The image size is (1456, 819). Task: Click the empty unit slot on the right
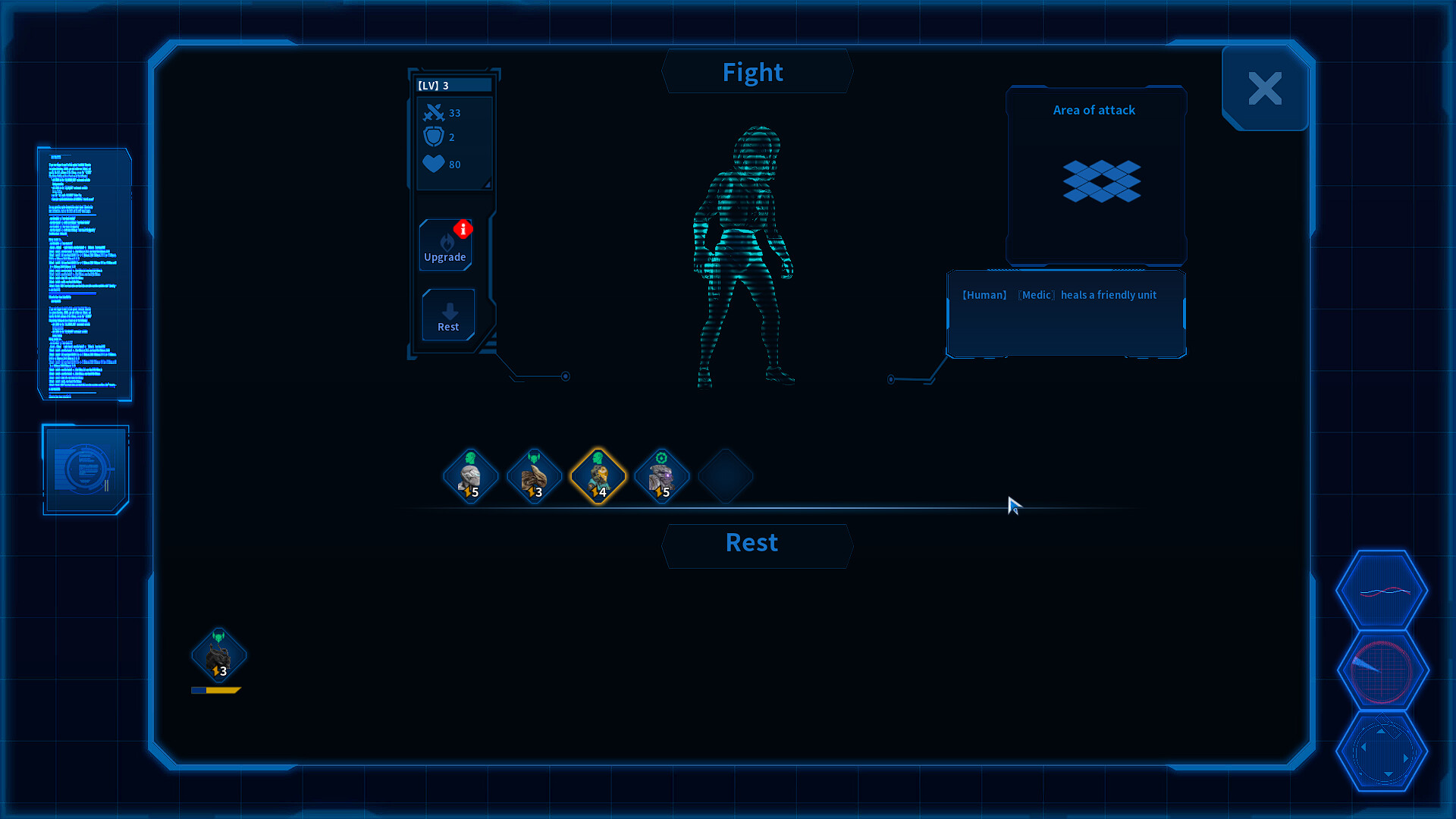(725, 475)
